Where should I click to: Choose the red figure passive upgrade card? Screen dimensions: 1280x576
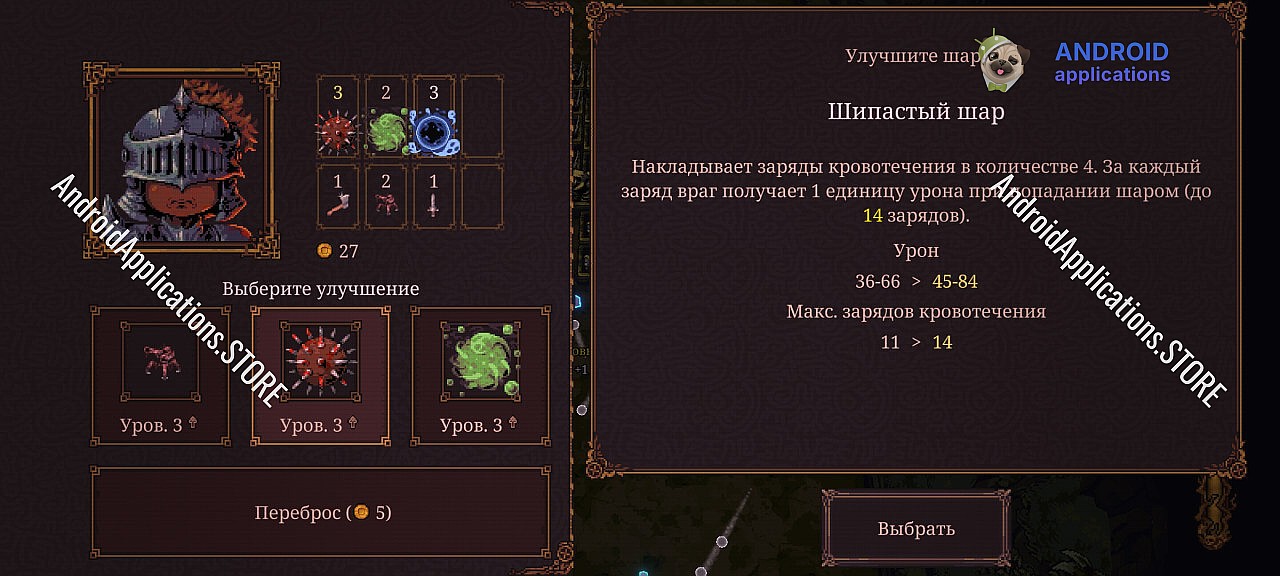160,375
